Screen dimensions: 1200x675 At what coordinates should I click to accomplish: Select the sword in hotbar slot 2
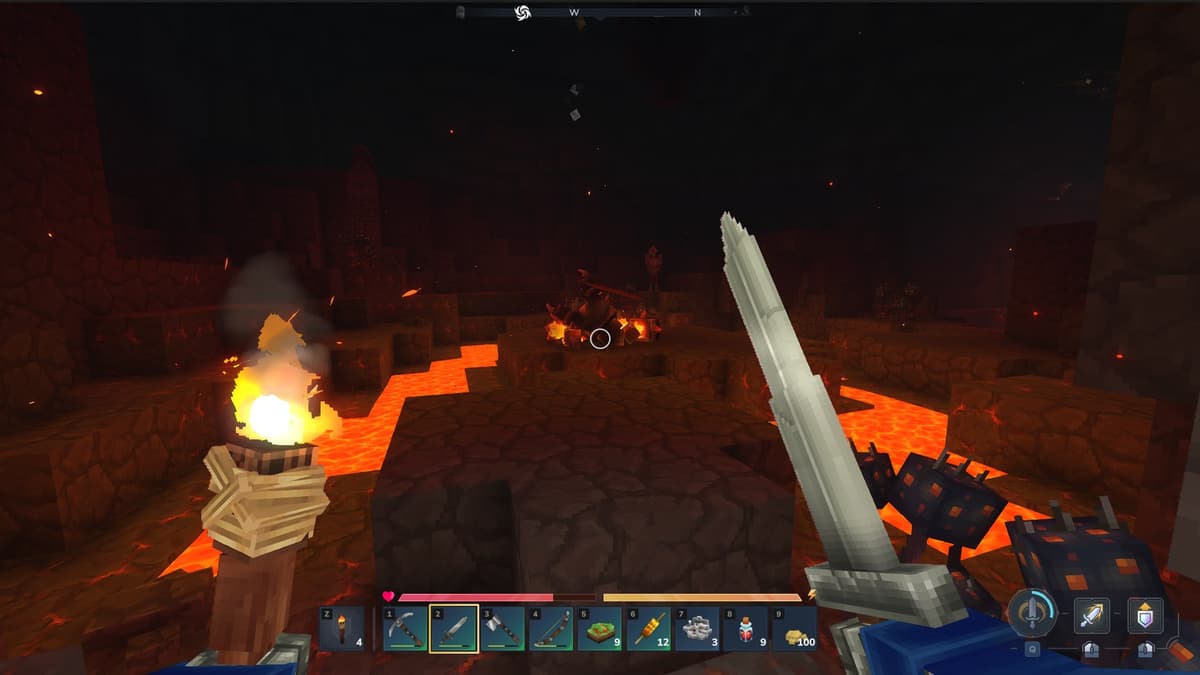[454, 629]
